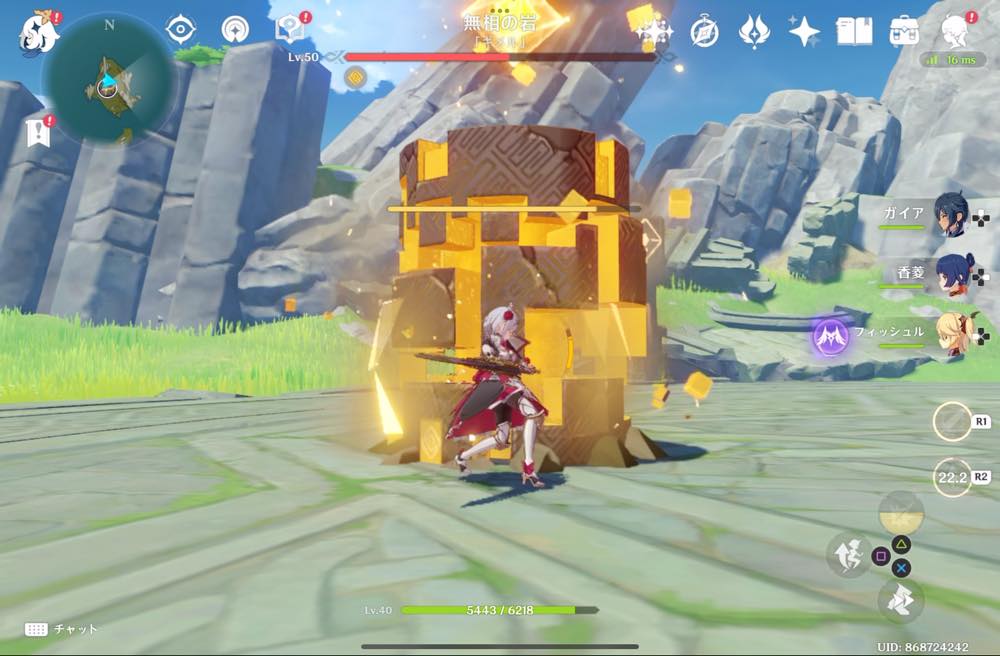
Task: Open the Paimon main menu
Action: click(x=39, y=31)
